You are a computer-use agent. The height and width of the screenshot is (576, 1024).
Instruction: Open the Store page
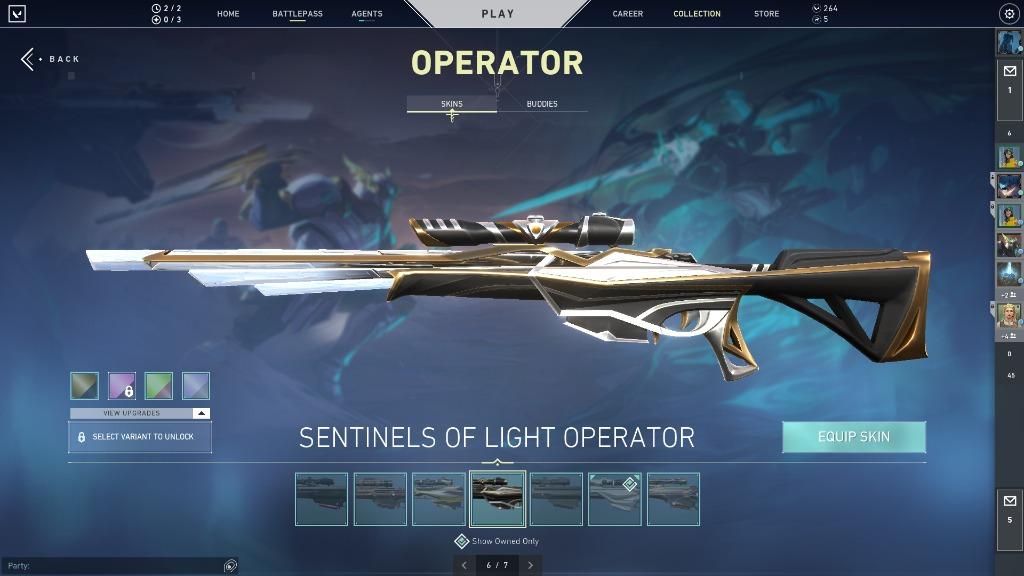pyautogui.click(x=767, y=14)
